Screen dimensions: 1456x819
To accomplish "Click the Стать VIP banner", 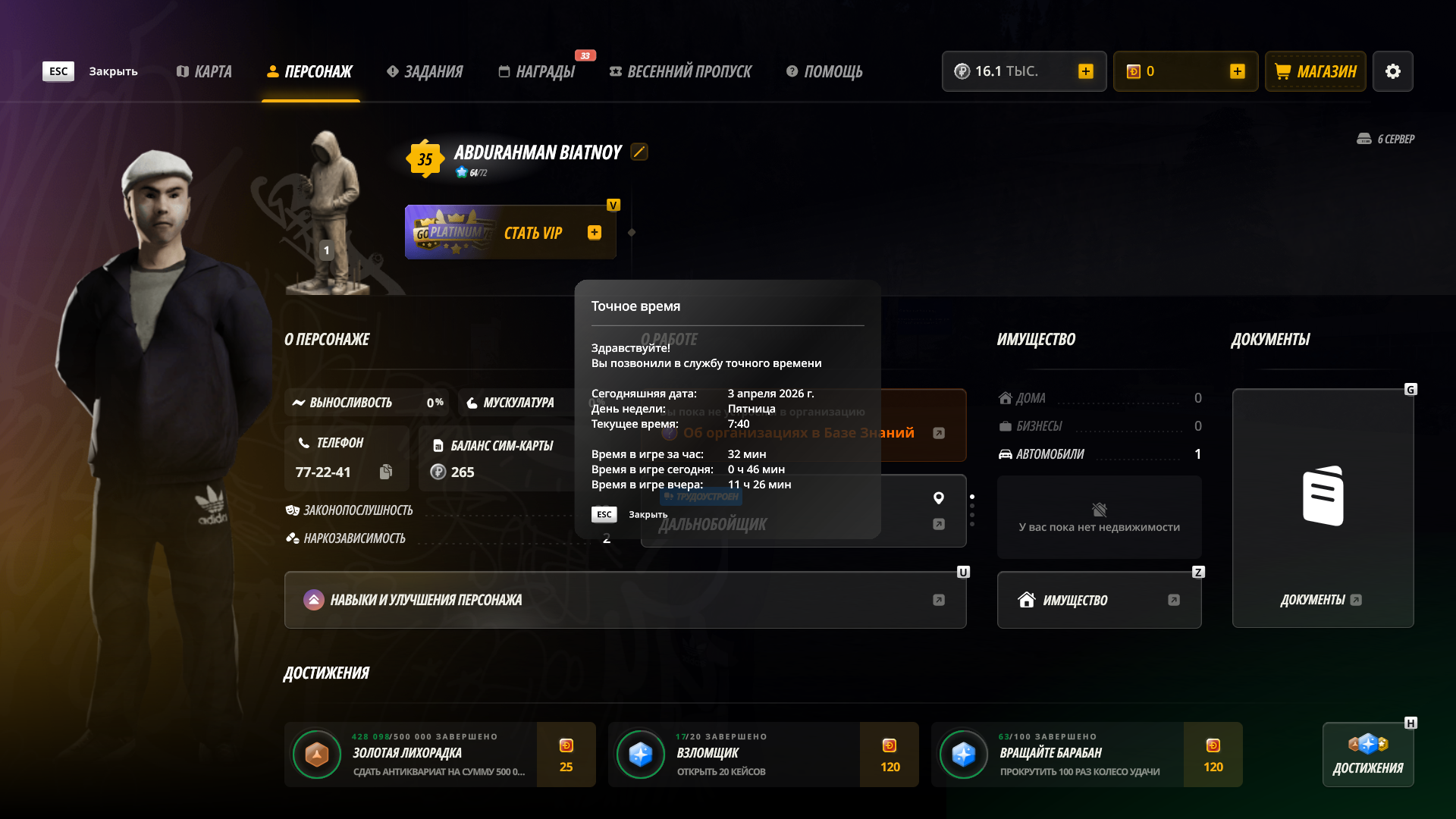I will [x=510, y=233].
